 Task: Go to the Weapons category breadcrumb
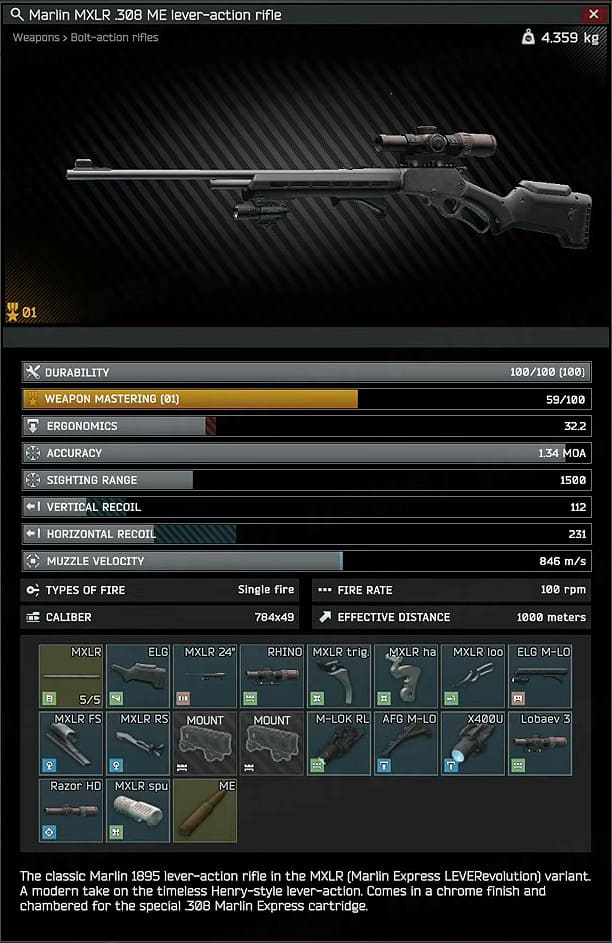35,37
